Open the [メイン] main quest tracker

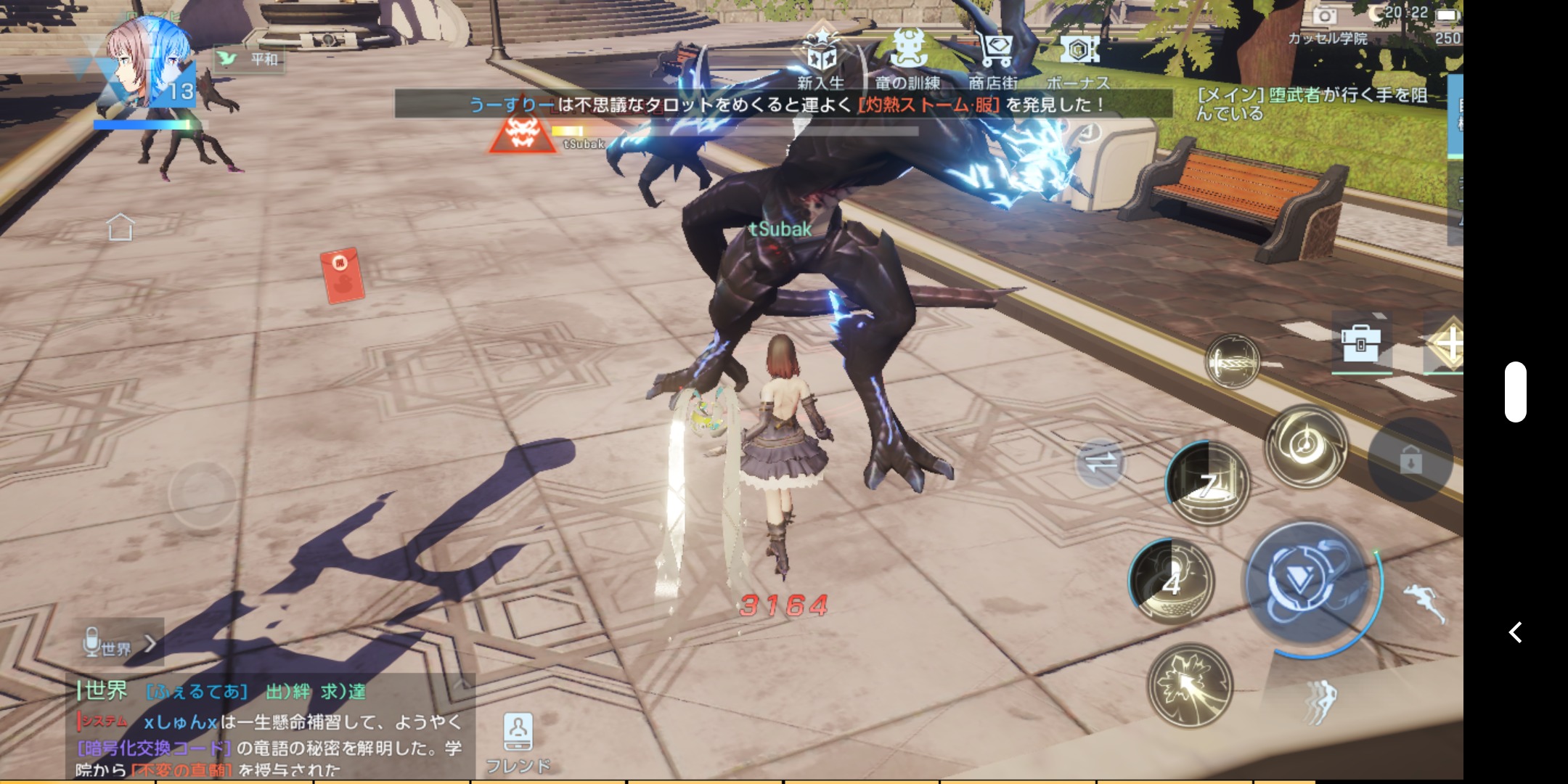tap(1312, 104)
